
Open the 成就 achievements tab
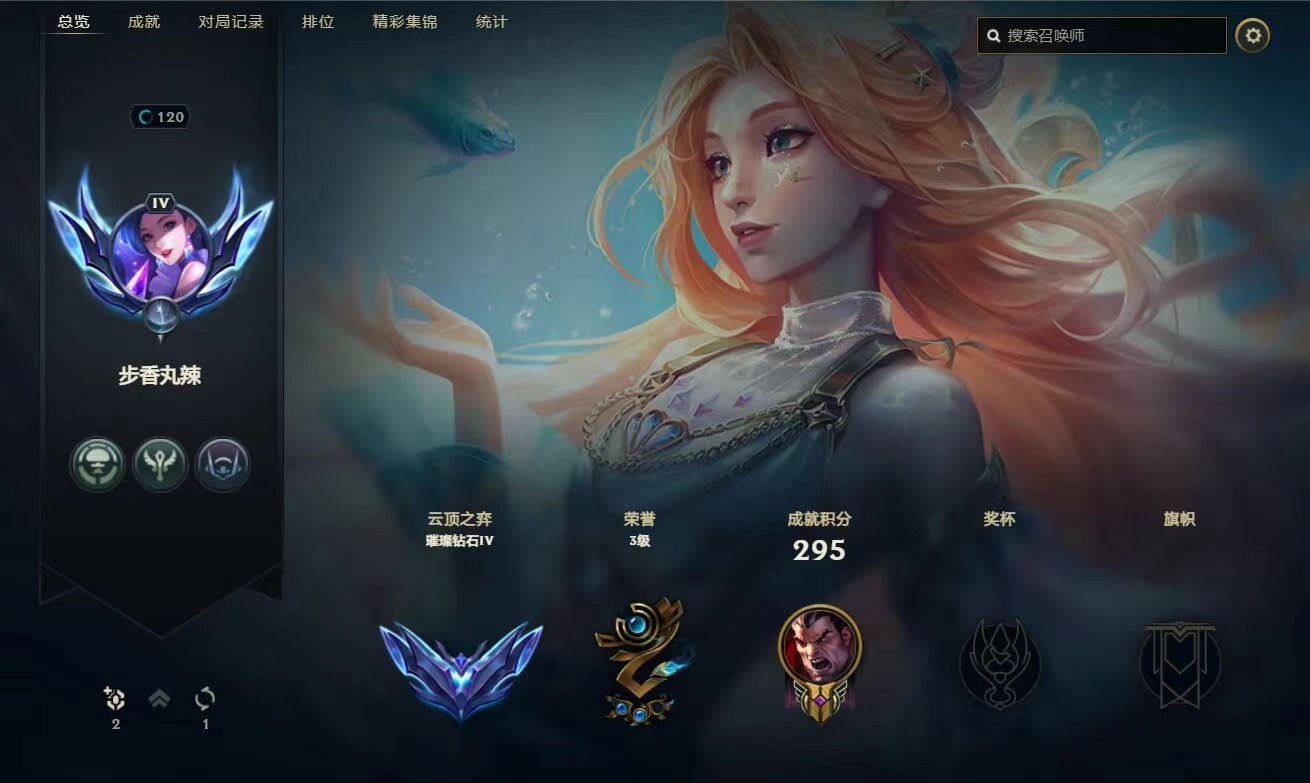point(144,21)
